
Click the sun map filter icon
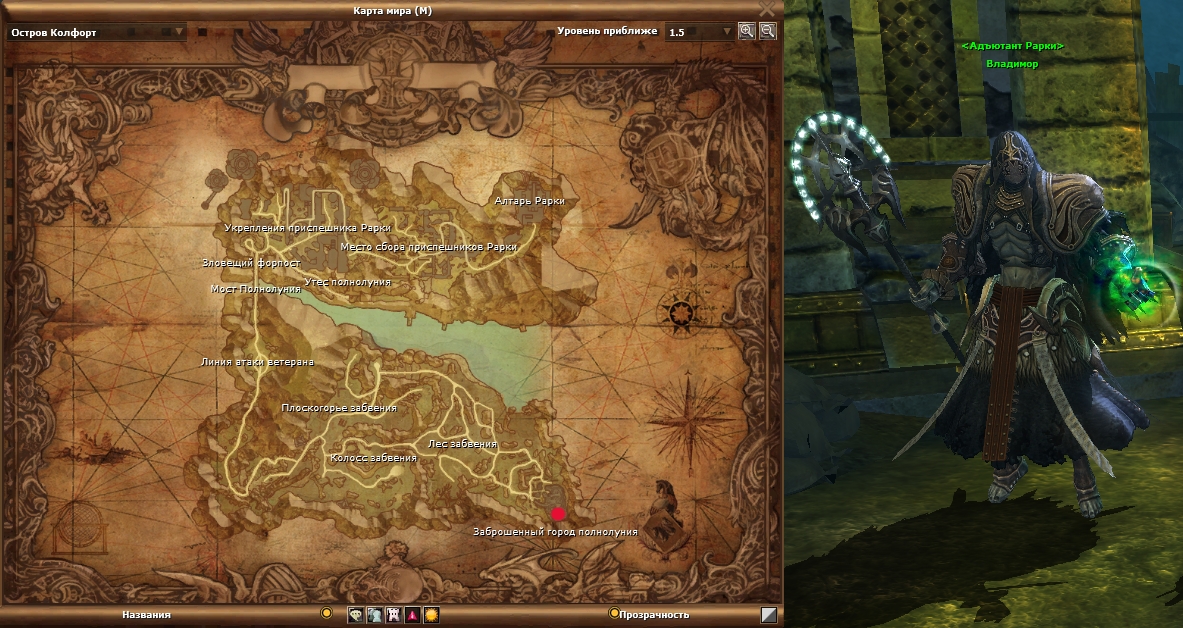pos(431,615)
